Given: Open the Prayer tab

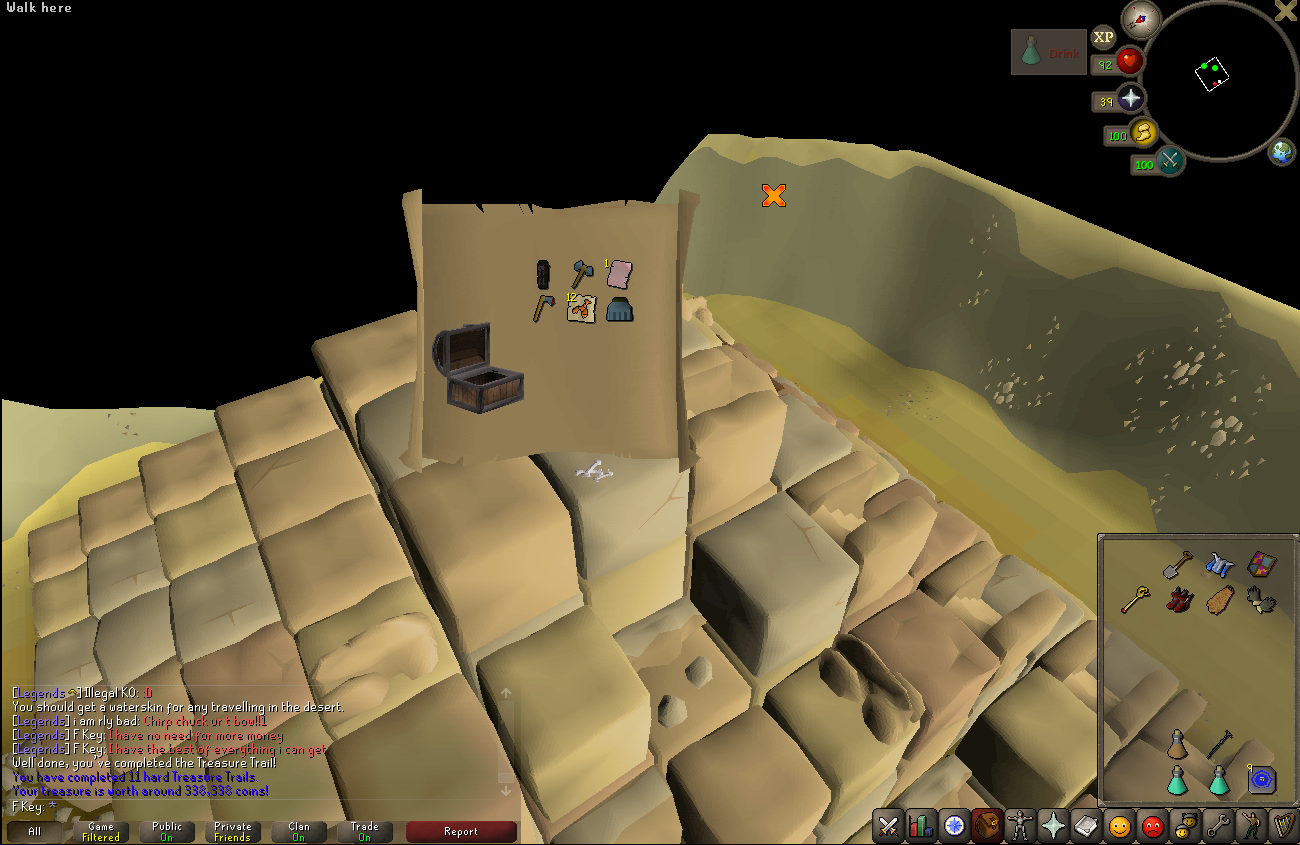Looking at the screenshot, I should click(1053, 827).
